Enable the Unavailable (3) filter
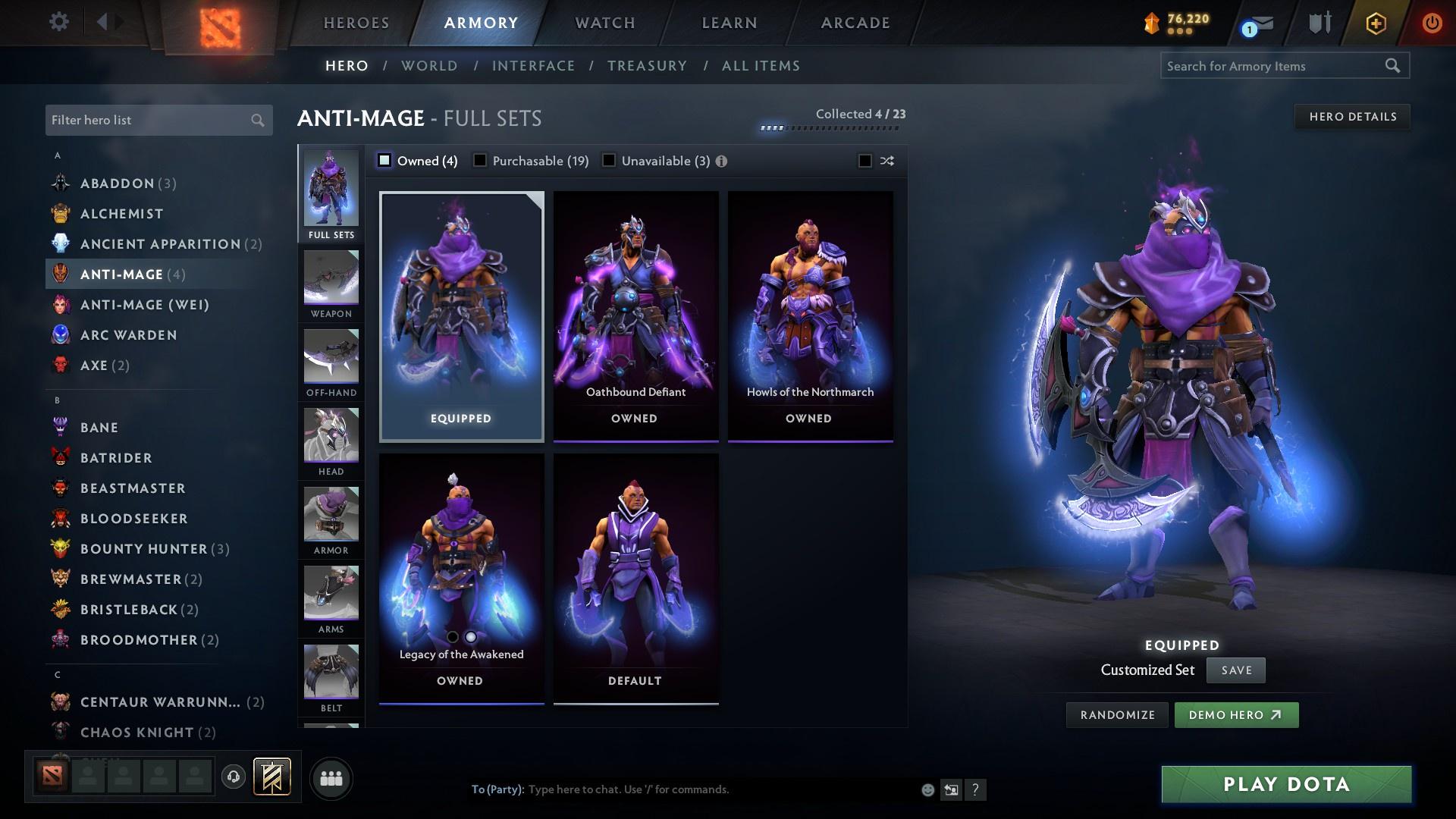Image resolution: width=1456 pixels, height=819 pixels. coord(607,161)
